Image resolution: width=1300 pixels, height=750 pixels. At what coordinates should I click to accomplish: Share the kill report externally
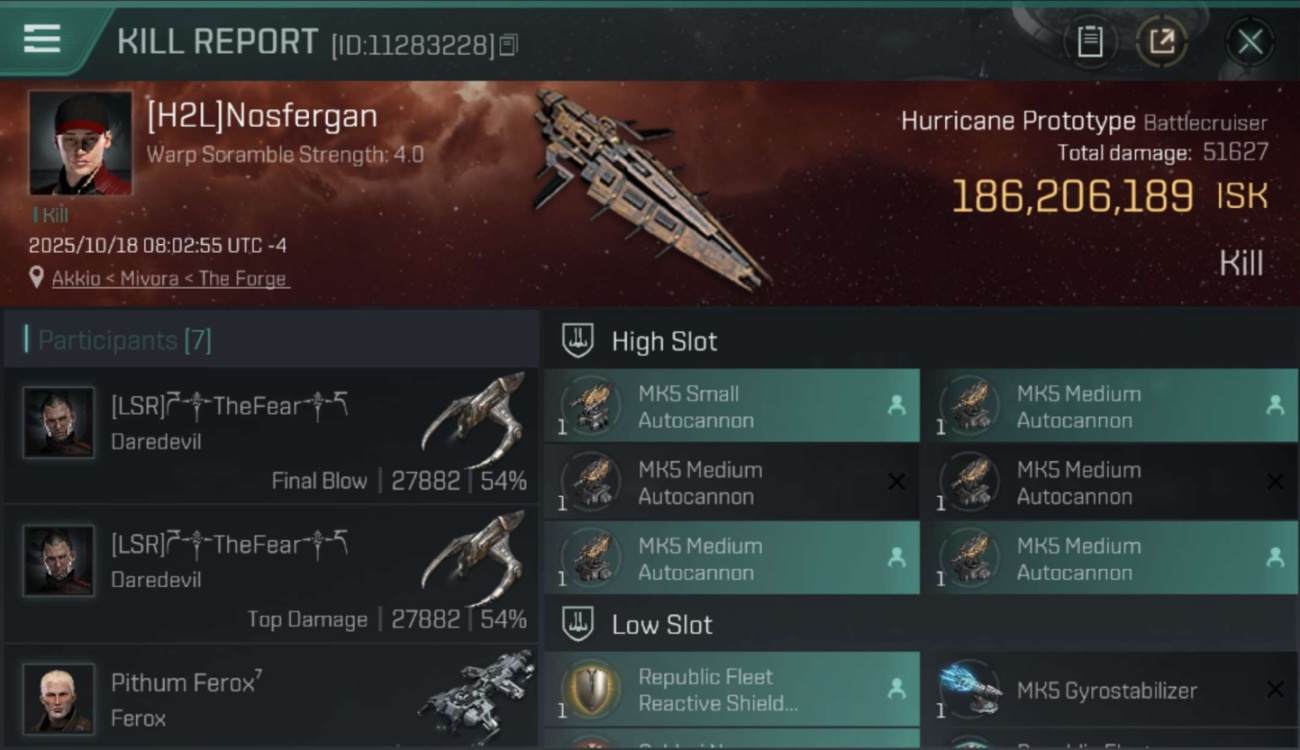(1161, 42)
